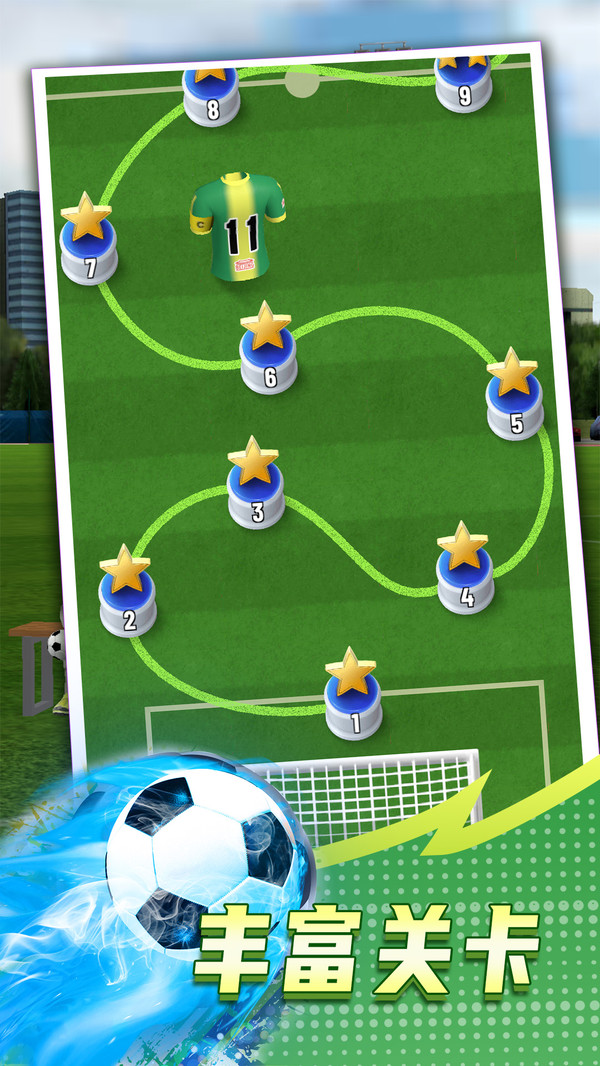The width and height of the screenshot is (600, 1066).
Task: Open level 3 on the path
Action: pyautogui.click(x=255, y=491)
